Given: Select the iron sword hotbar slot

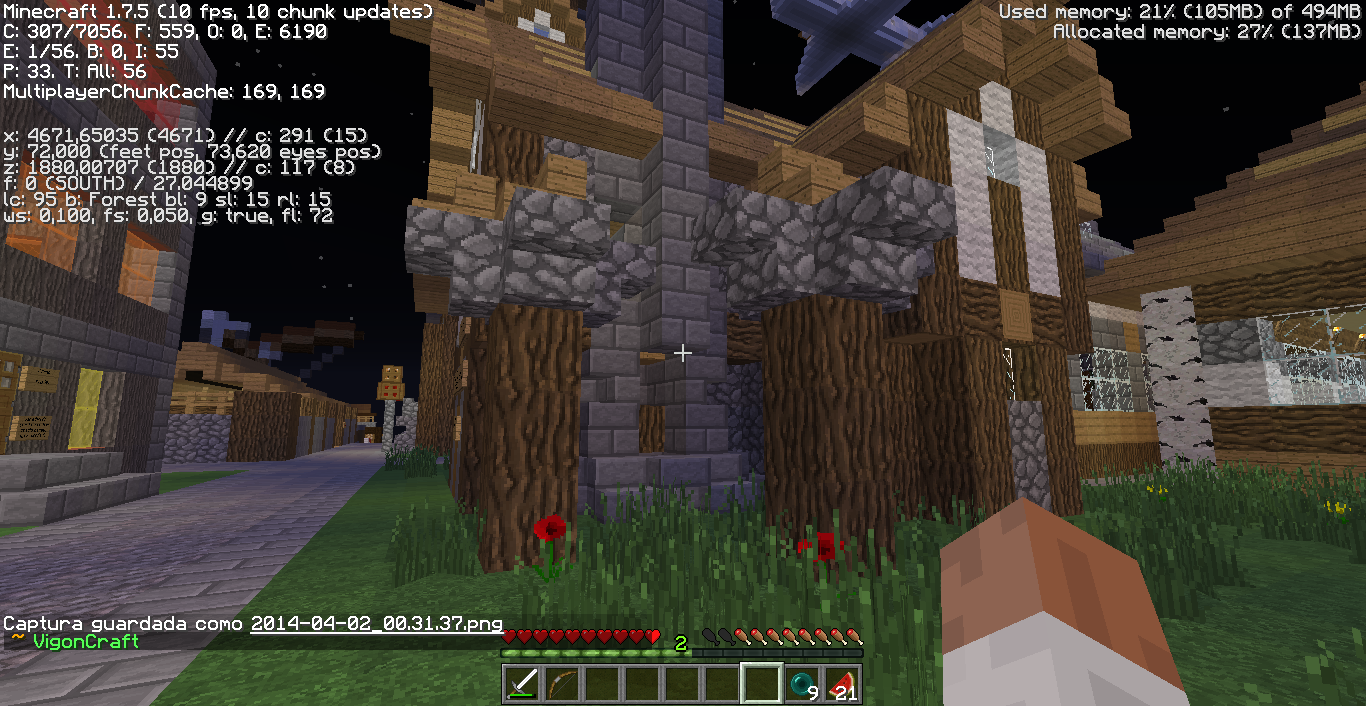Looking at the screenshot, I should pos(522,684).
